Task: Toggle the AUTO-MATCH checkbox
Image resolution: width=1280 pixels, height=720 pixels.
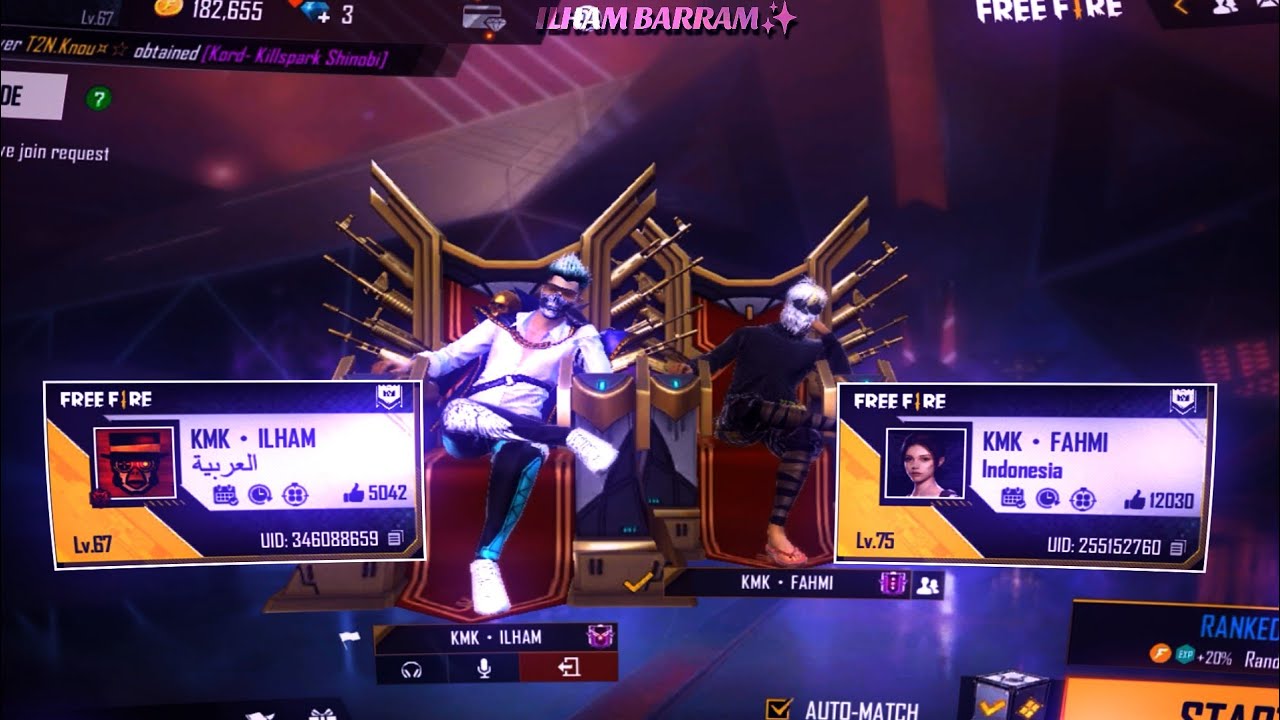Action: click(778, 709)
